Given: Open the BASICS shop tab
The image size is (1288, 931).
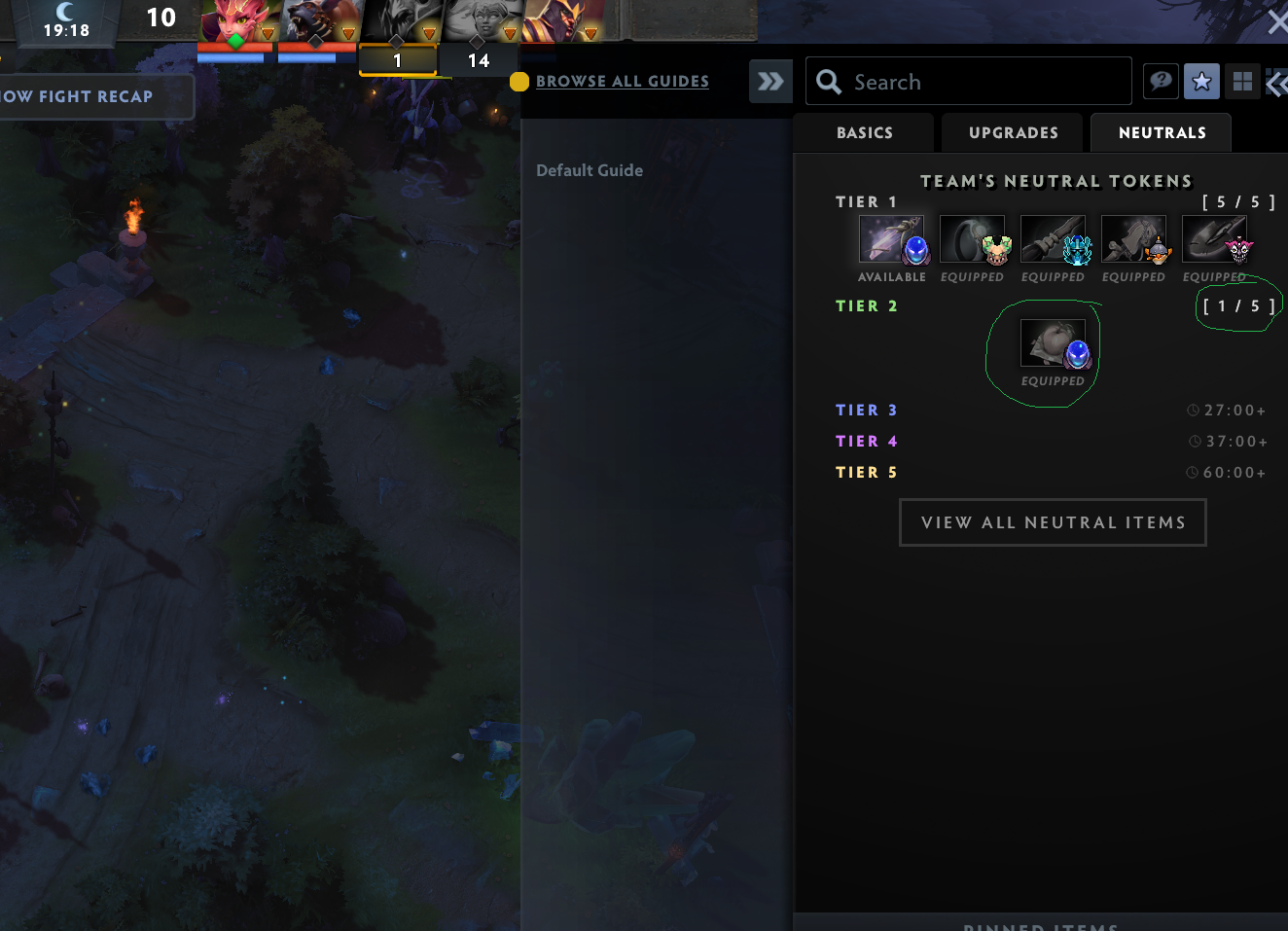Looking at the screenshot, I should 863,132.
